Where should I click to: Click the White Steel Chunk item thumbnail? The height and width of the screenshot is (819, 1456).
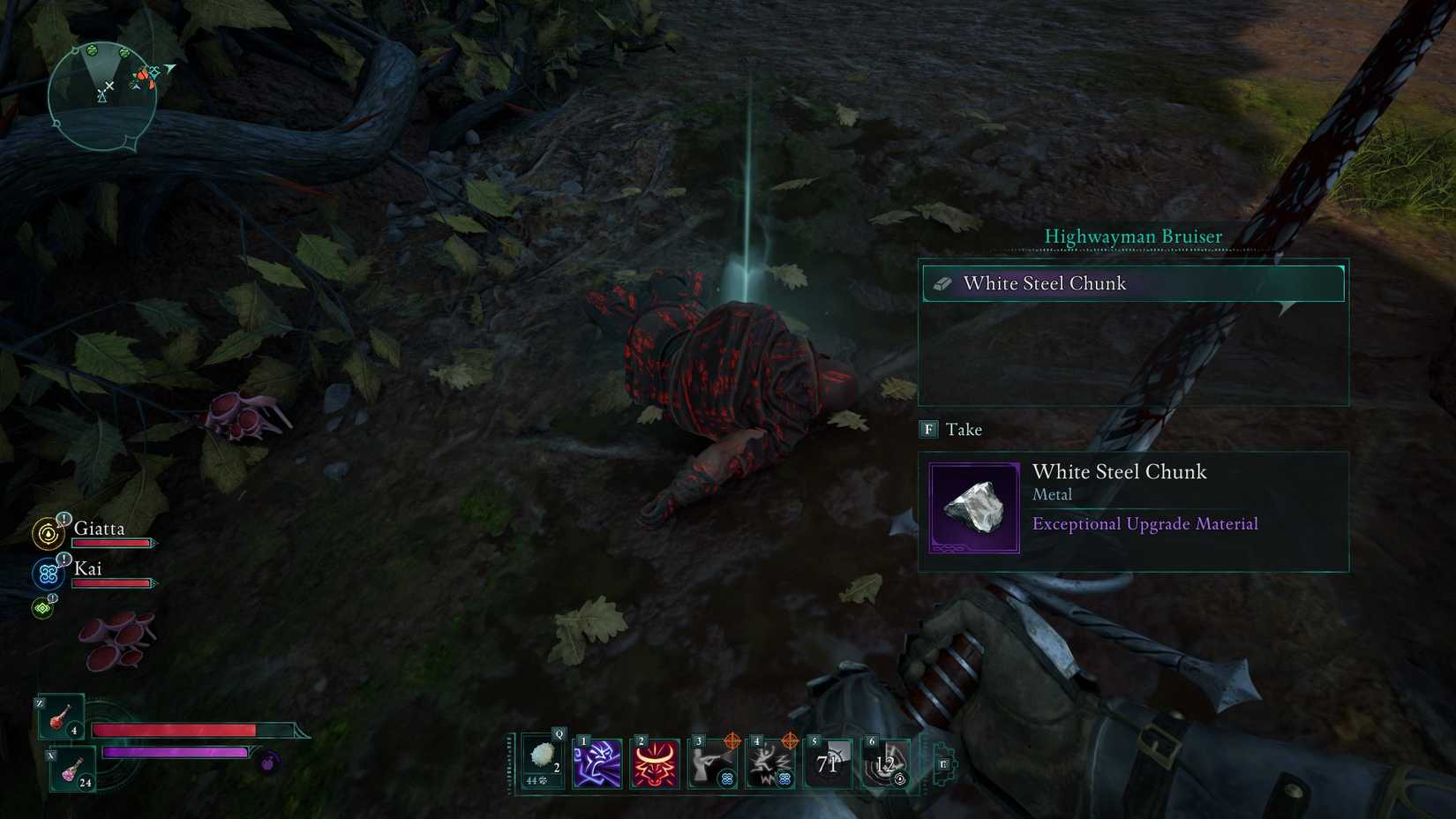pos(975,507)
